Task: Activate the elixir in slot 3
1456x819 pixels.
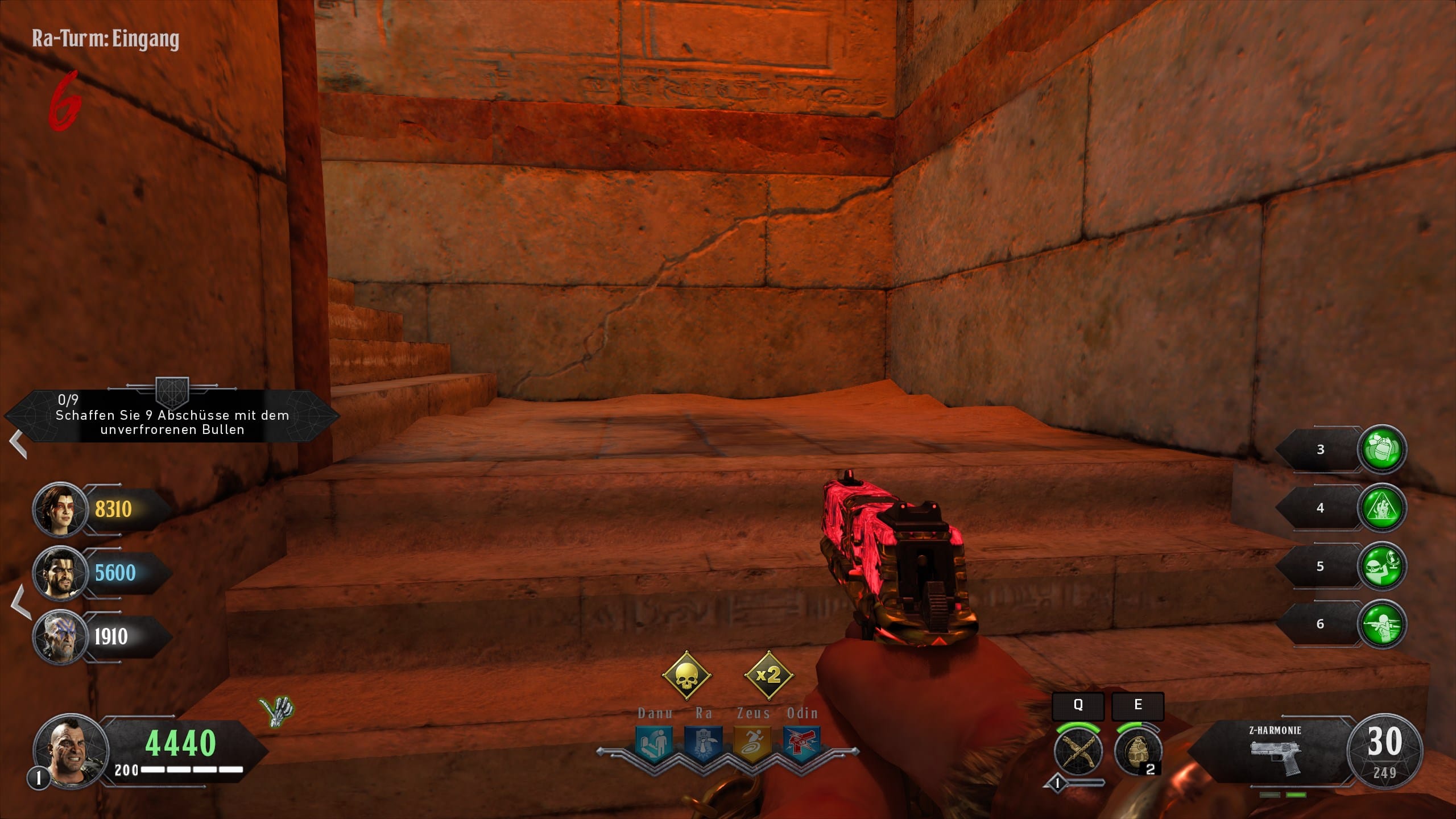Action: click(1381, 449)
